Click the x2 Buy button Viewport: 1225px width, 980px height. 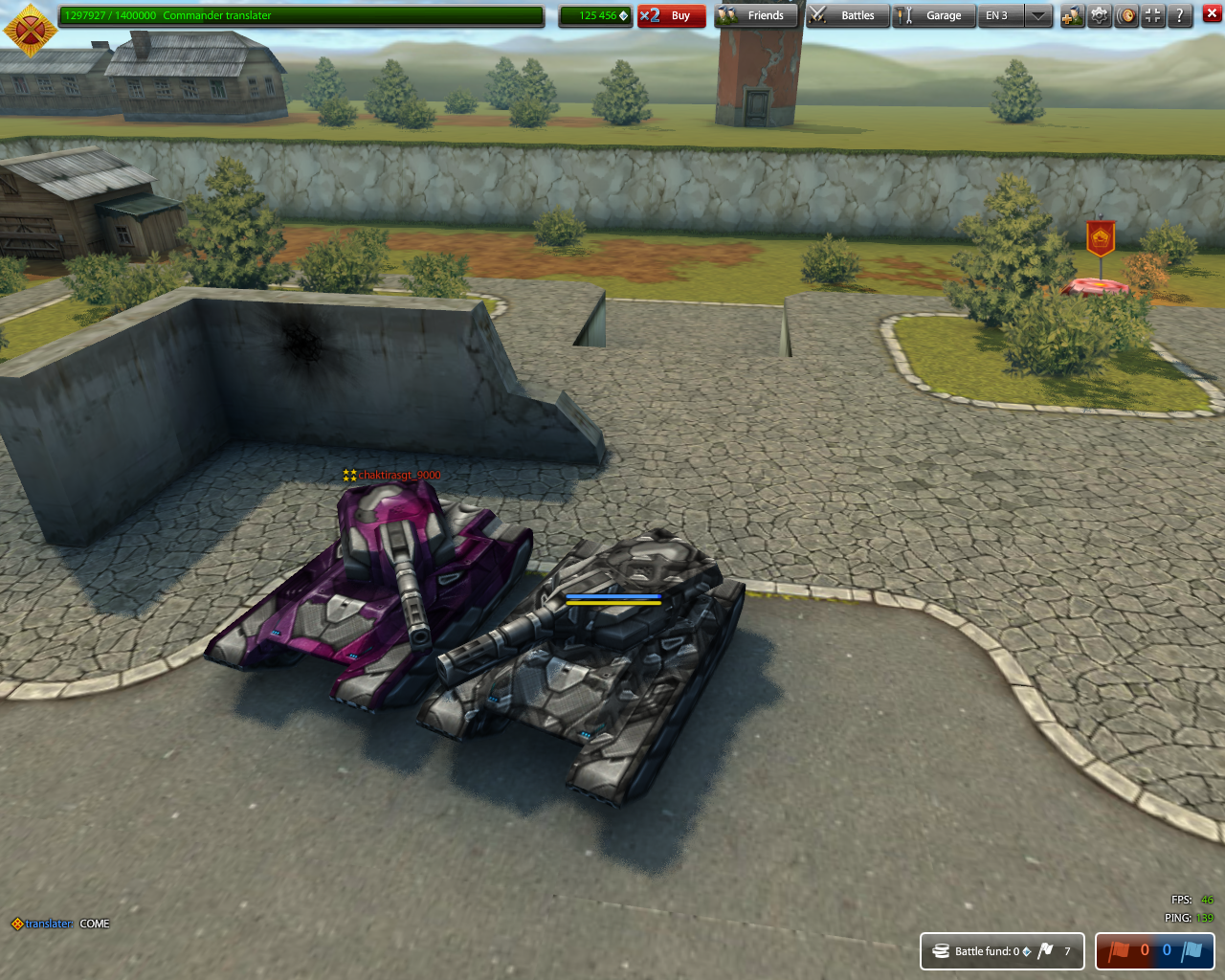click(671, 15)
